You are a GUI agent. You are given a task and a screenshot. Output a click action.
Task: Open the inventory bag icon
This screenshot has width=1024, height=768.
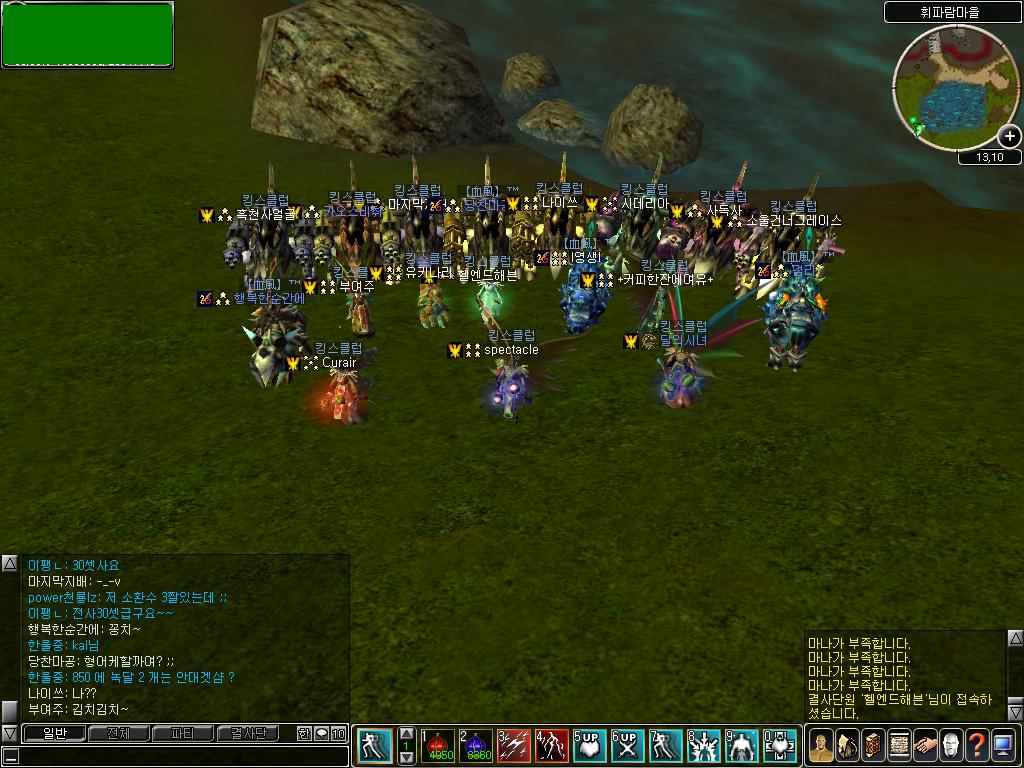[x=847, y=745]
